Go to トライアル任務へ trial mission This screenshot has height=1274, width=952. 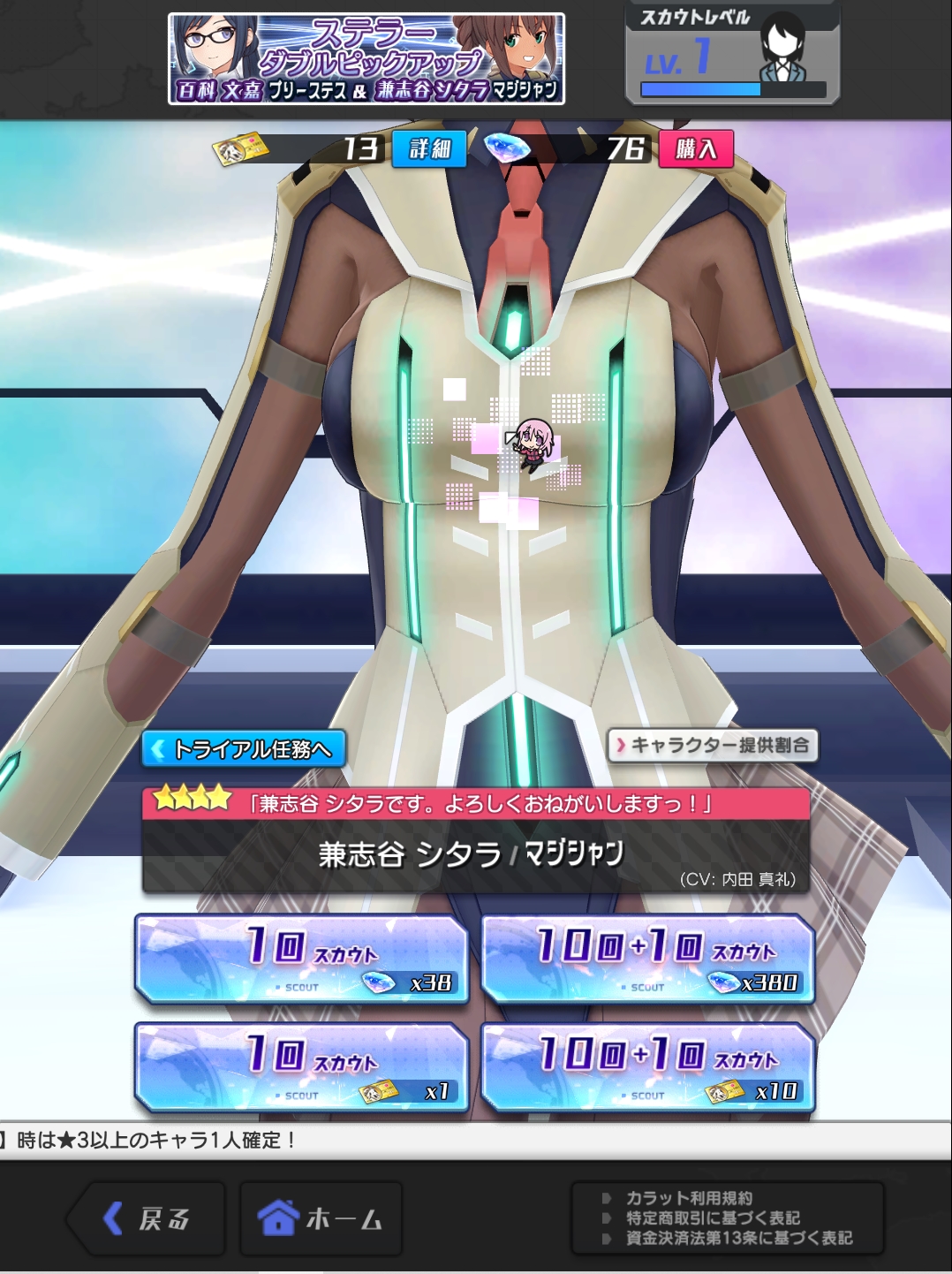point(244,749)
